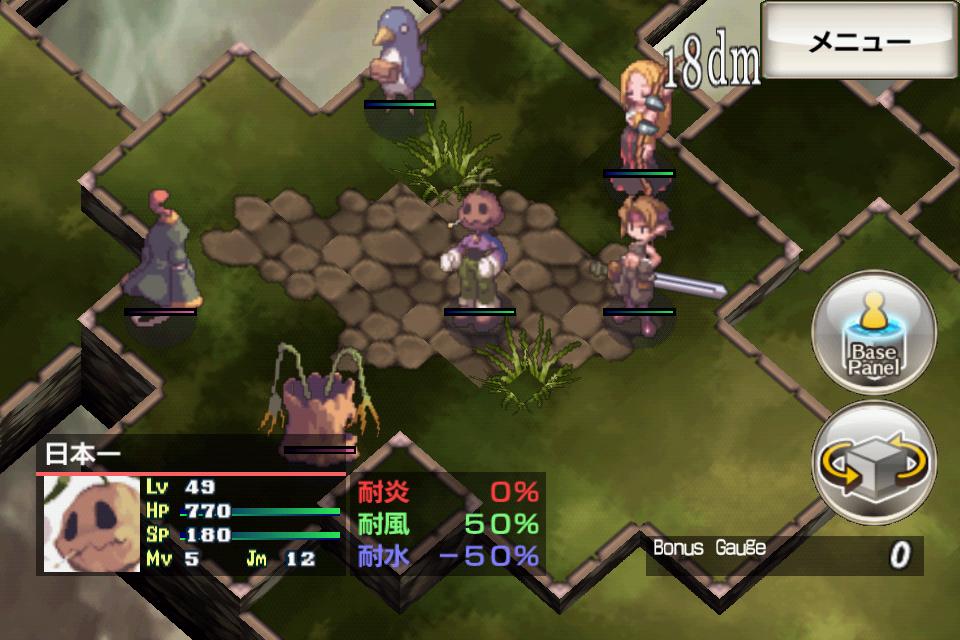
Task: Tap the Base Panel button
Action: tap(873, 333)
